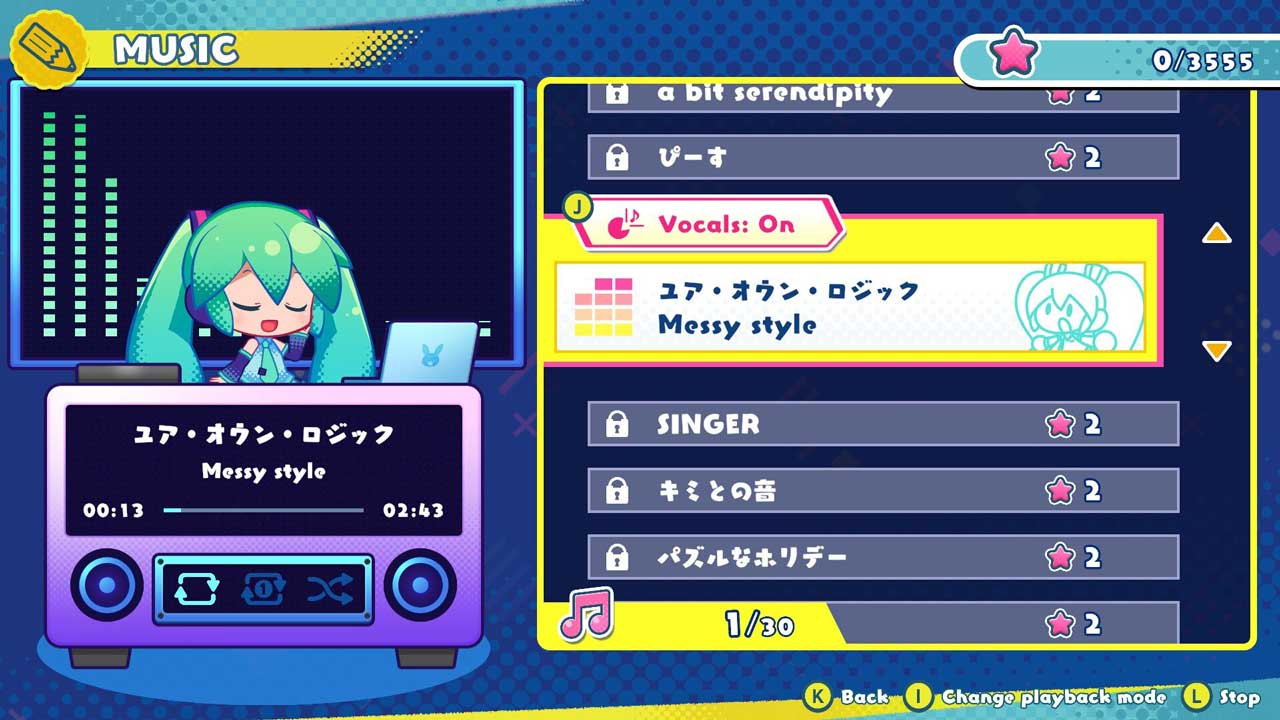Enable repeat-all playback mode
The width and height of the screenshot is (1280, 720).
pyautogui.click(x=196, y=590)
